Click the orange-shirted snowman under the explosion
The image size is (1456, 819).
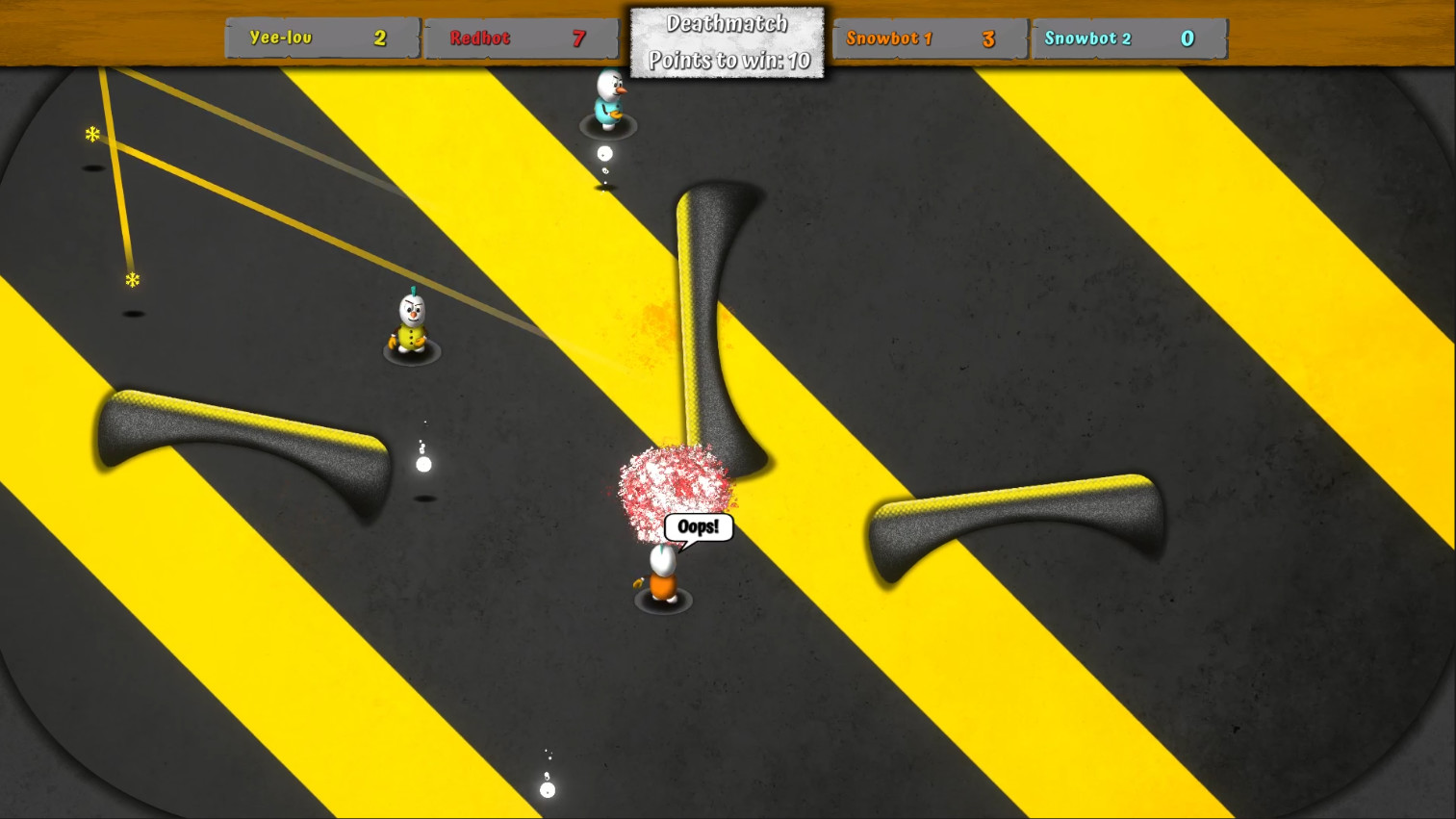click(x=661, y=573)
